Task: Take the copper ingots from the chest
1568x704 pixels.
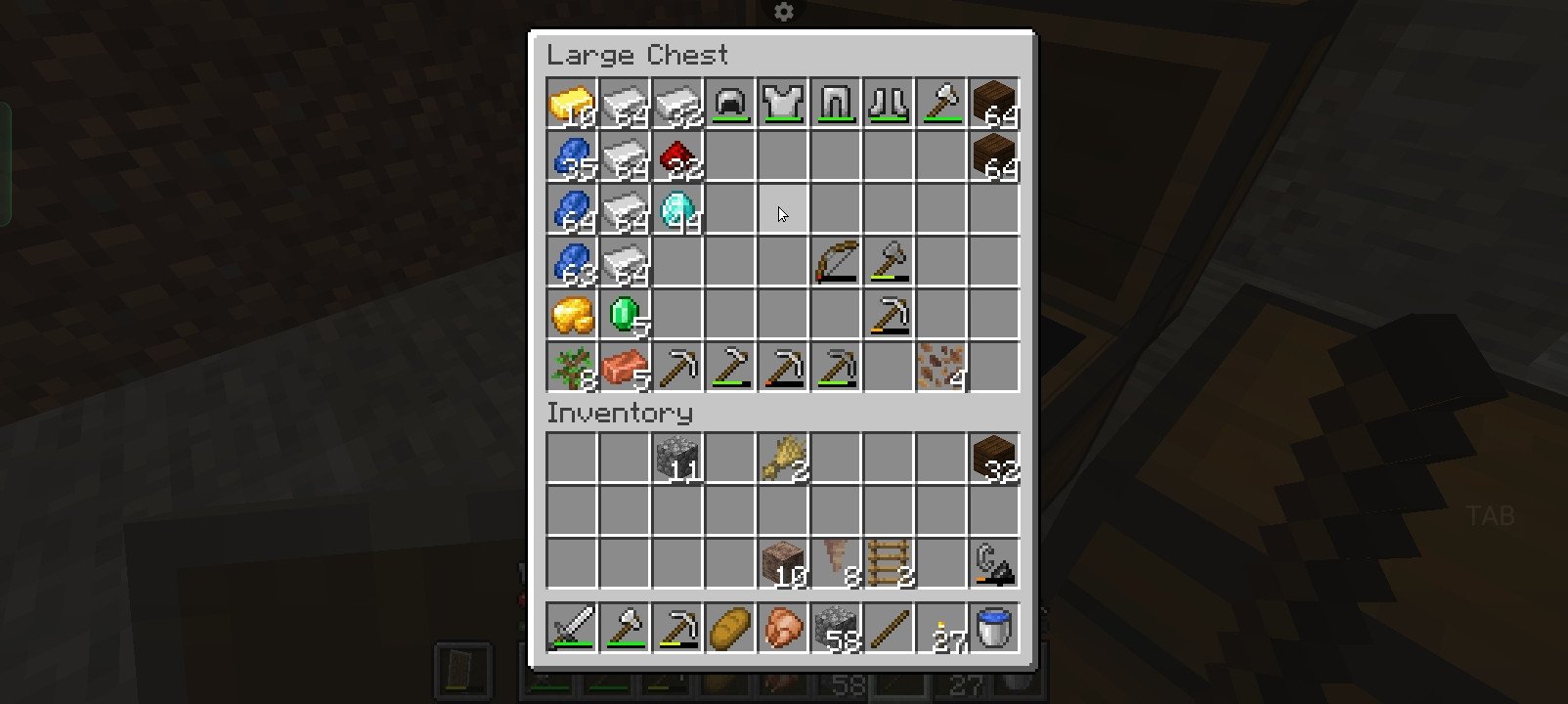Action: coord(625,368)
